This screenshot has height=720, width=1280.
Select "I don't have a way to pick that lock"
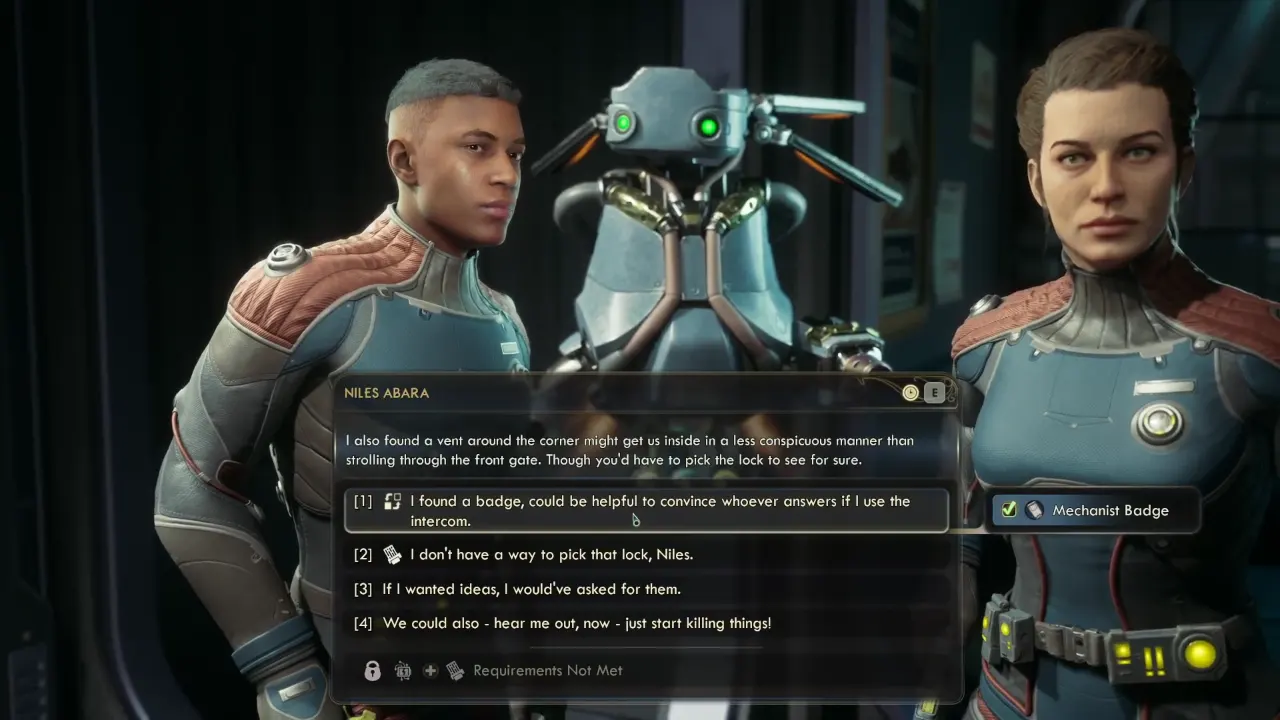tap(551, 554)
